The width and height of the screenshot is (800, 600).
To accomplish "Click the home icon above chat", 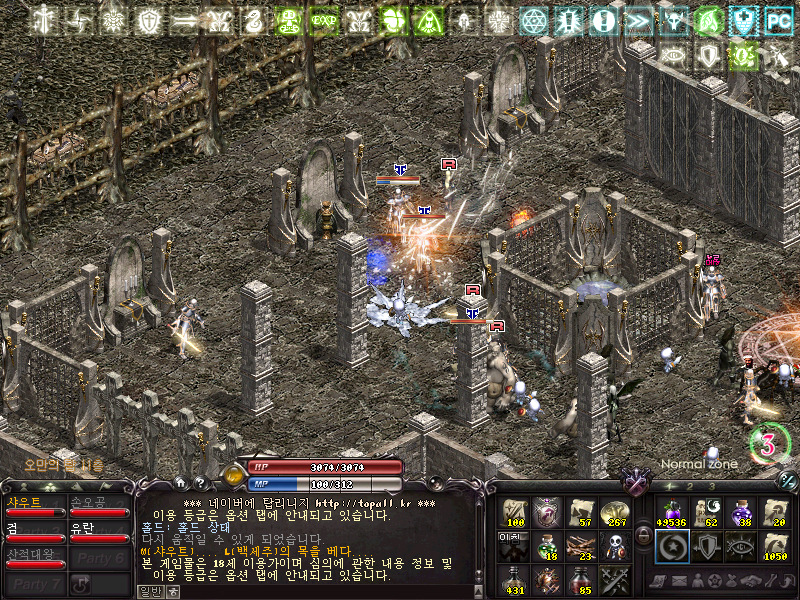I will (181, 481).
